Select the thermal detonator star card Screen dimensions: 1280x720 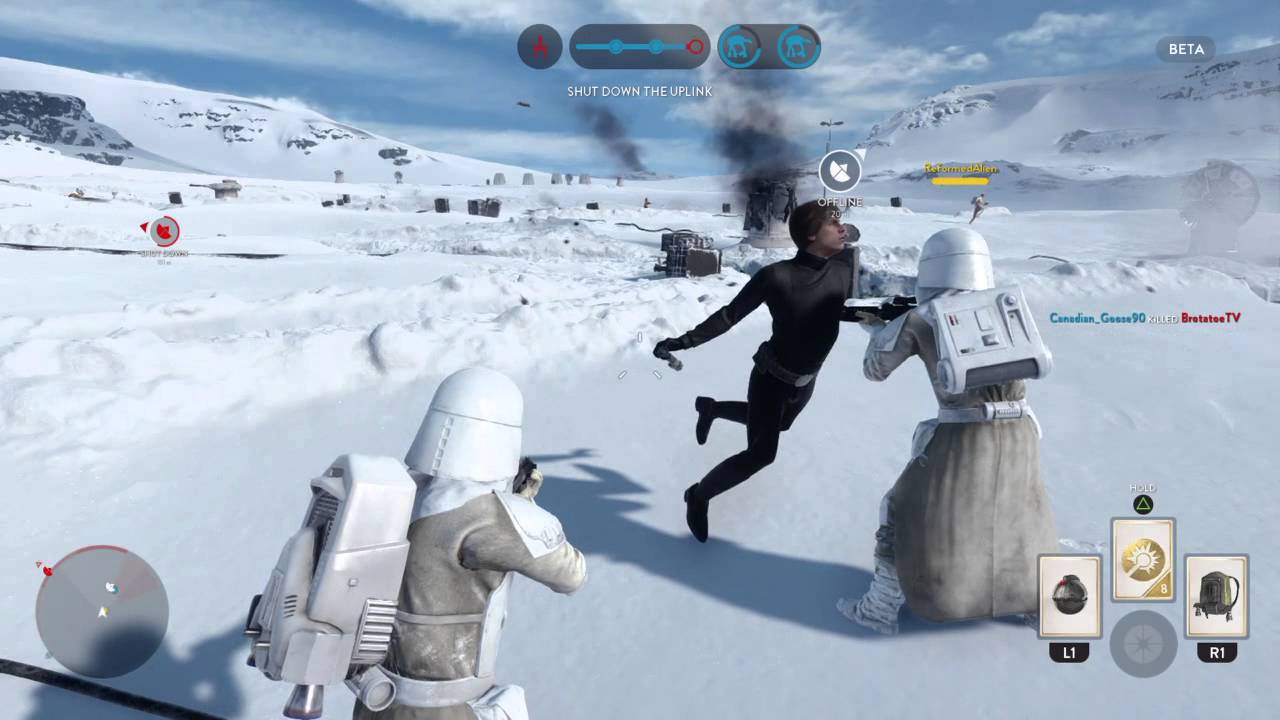click(1069, 597)
